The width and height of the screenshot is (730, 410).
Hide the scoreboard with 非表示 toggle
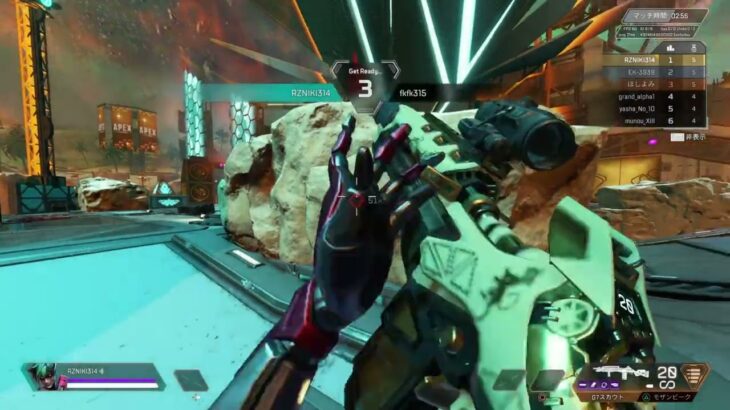coord(686,136)
